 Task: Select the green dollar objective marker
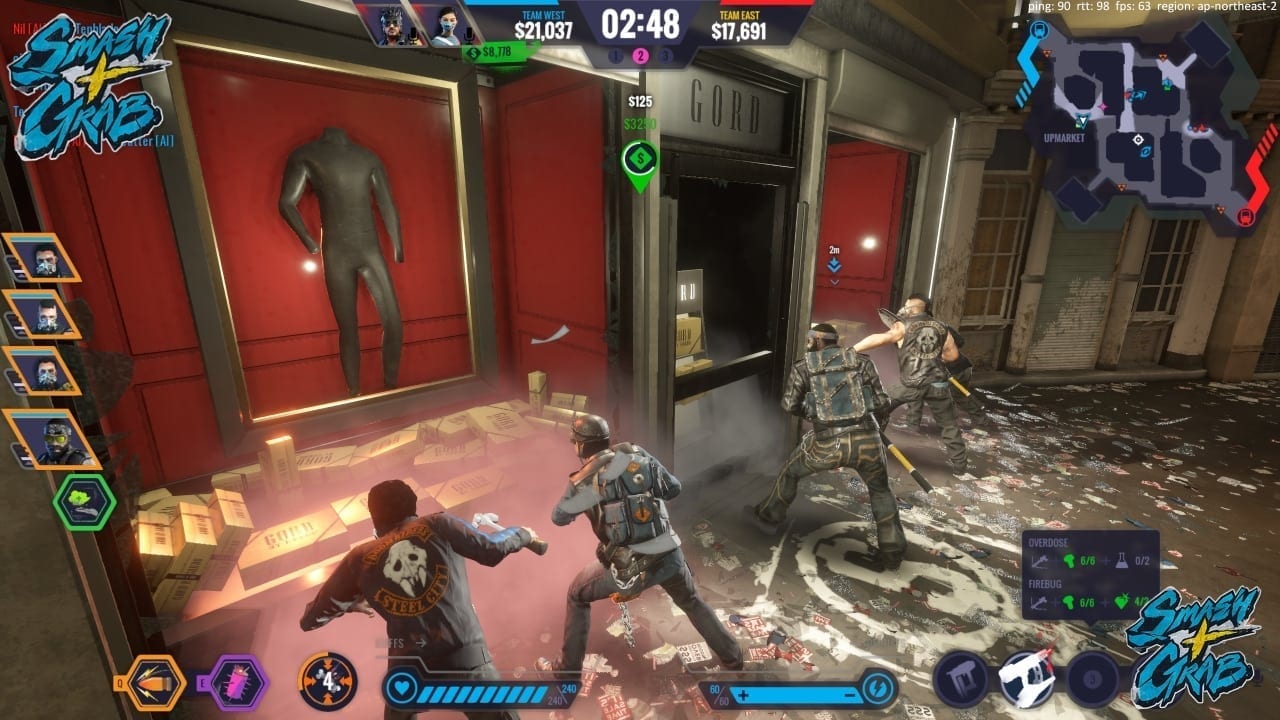point(639,159)
